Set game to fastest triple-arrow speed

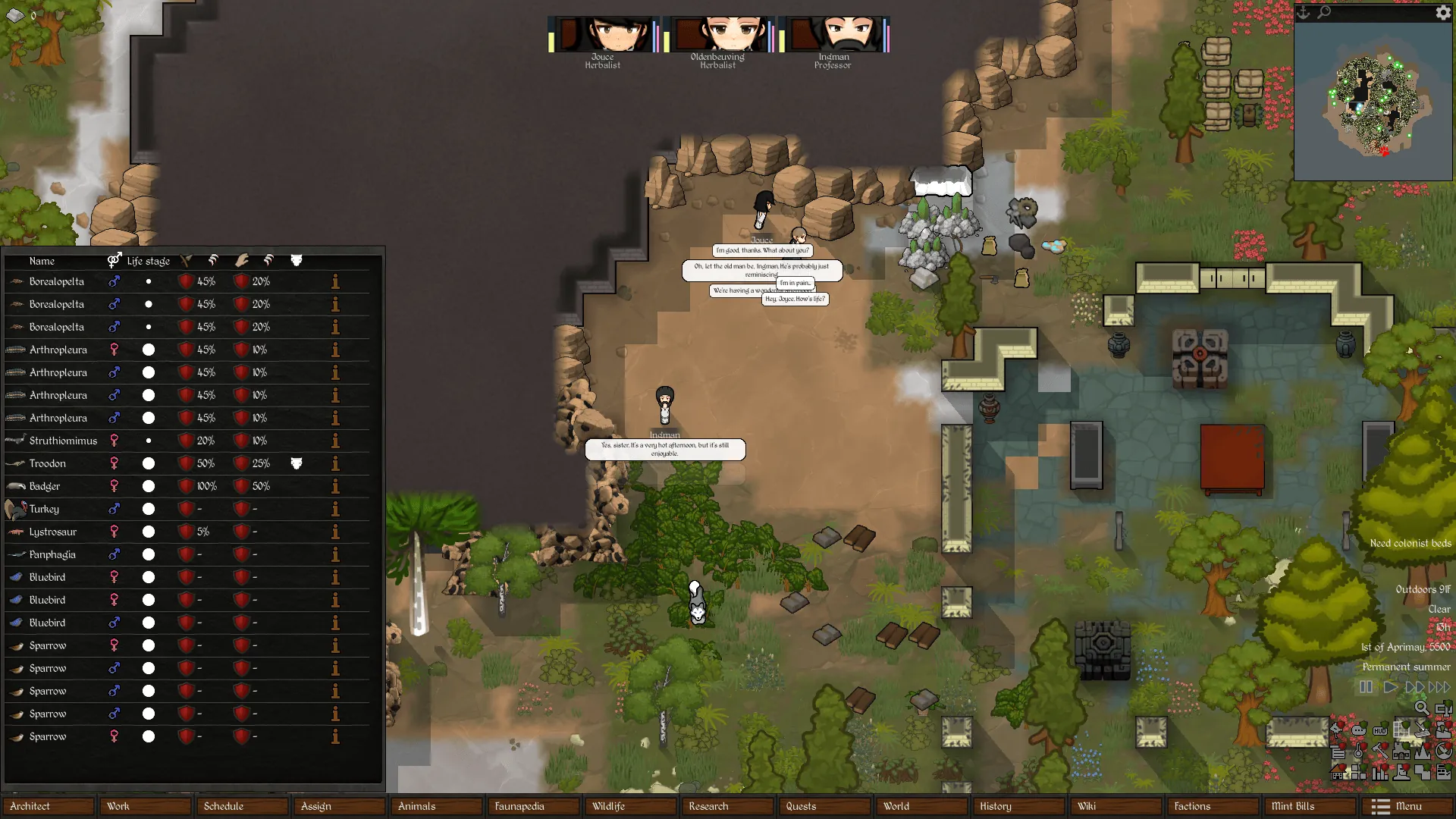1439,687
